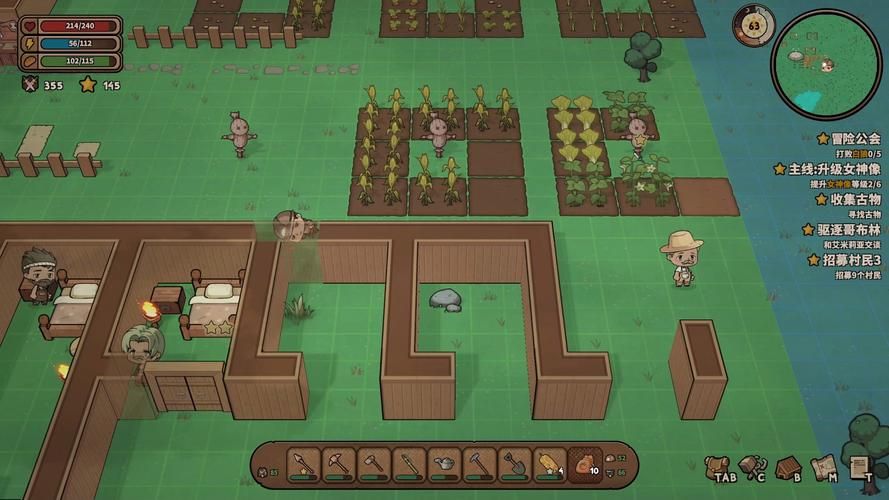Click the day clock dial showing 63
The height and width of the screenshot is (500, 889).
coord(753,24)
